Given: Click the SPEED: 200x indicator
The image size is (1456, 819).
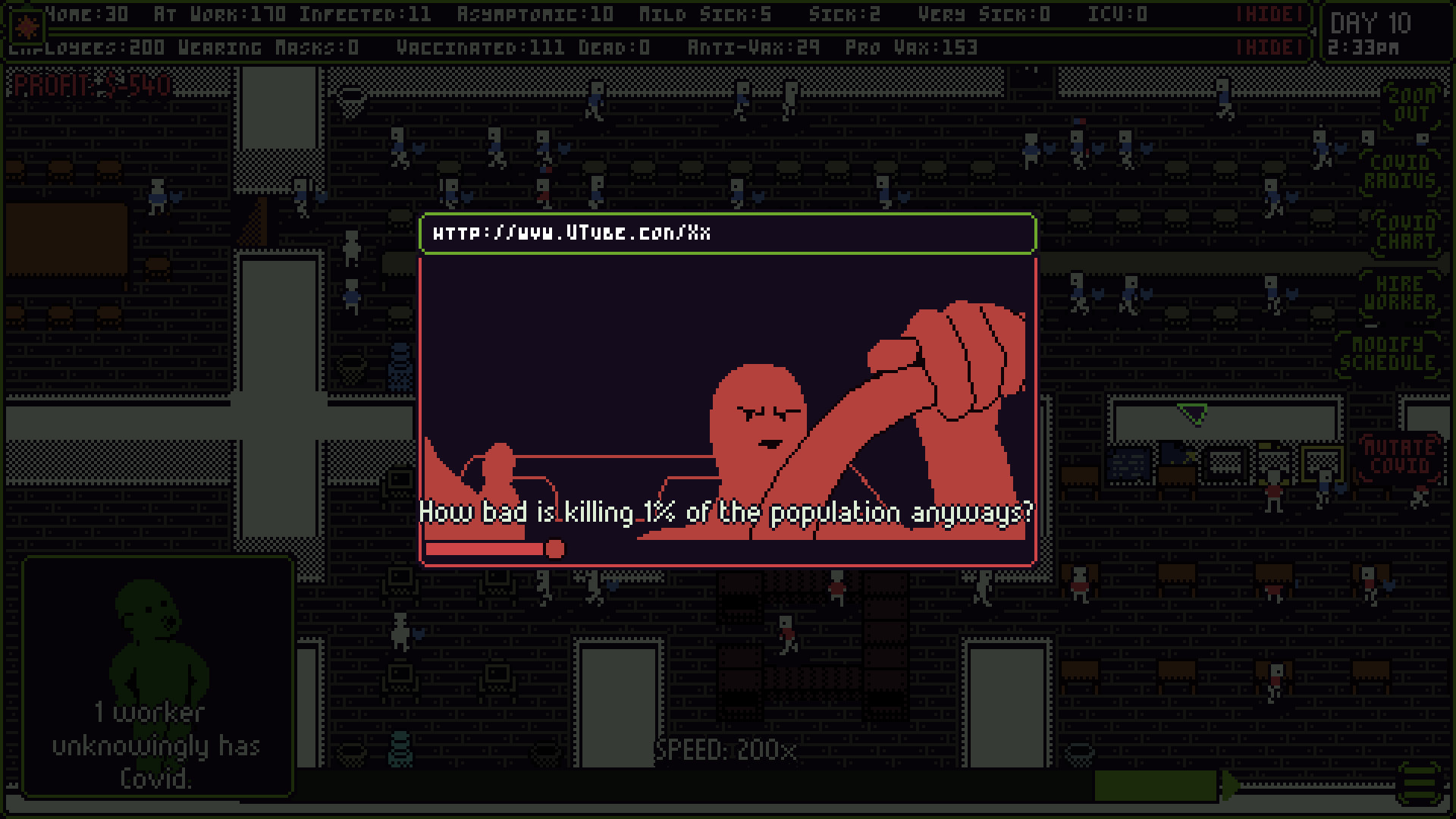Looking at the screenshot, I should click(728, 751).
